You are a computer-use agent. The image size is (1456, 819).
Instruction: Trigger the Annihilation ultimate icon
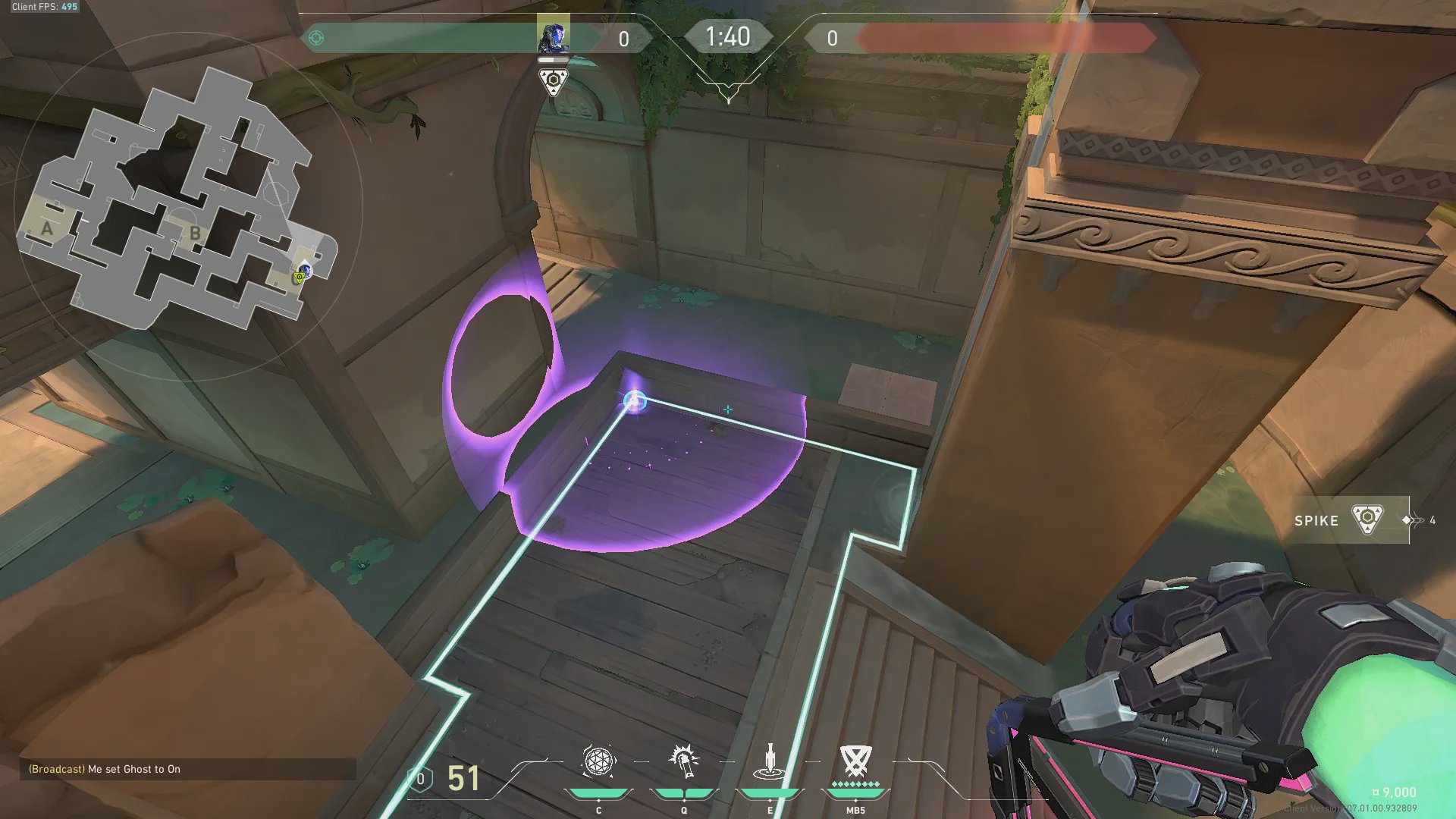pyautogui.click(x=855, y=761)
